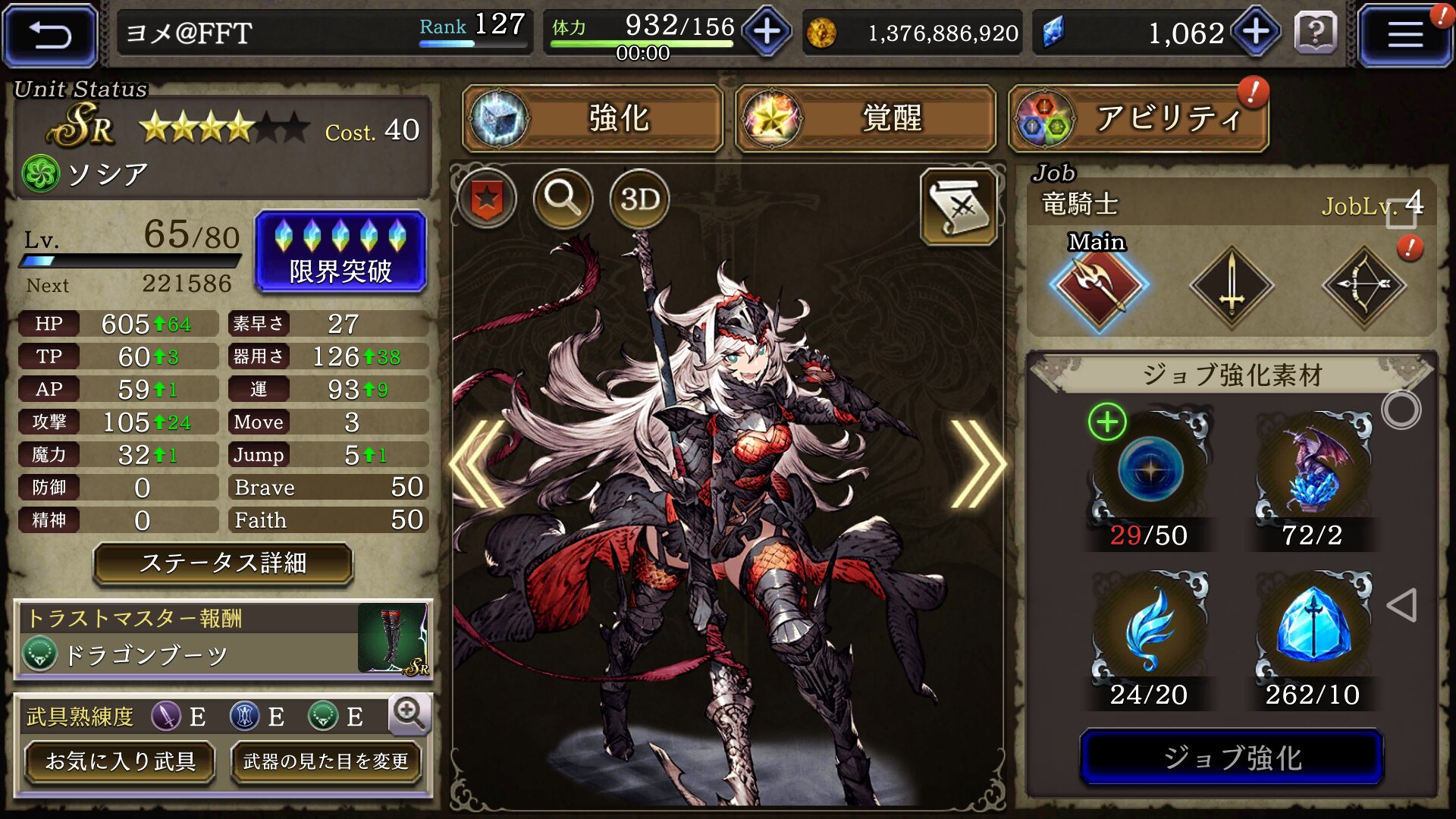Add more blue orb job material

[1107, 422]
